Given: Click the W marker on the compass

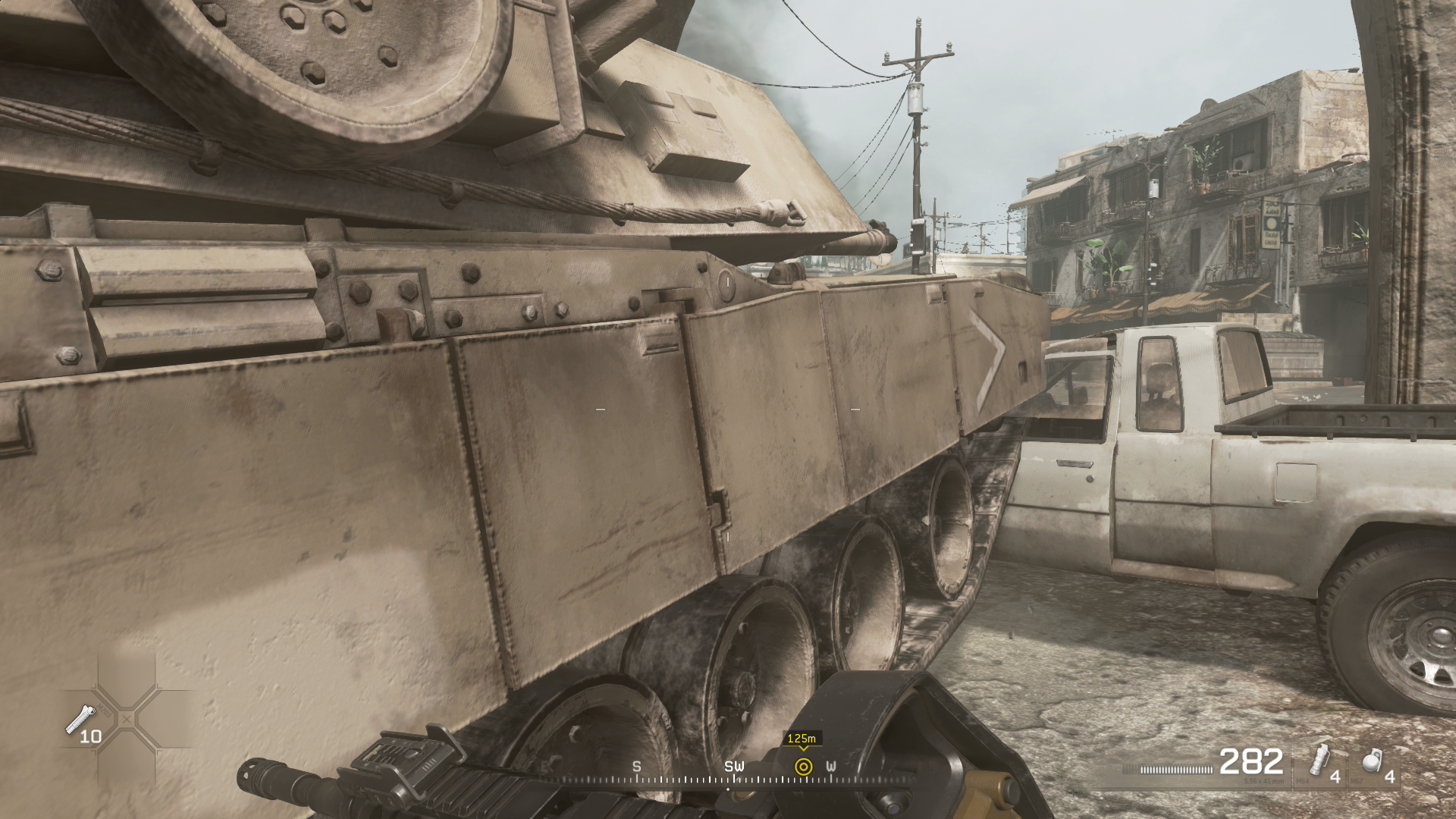Looking at the screenshot, I should (x=833, y=767).
